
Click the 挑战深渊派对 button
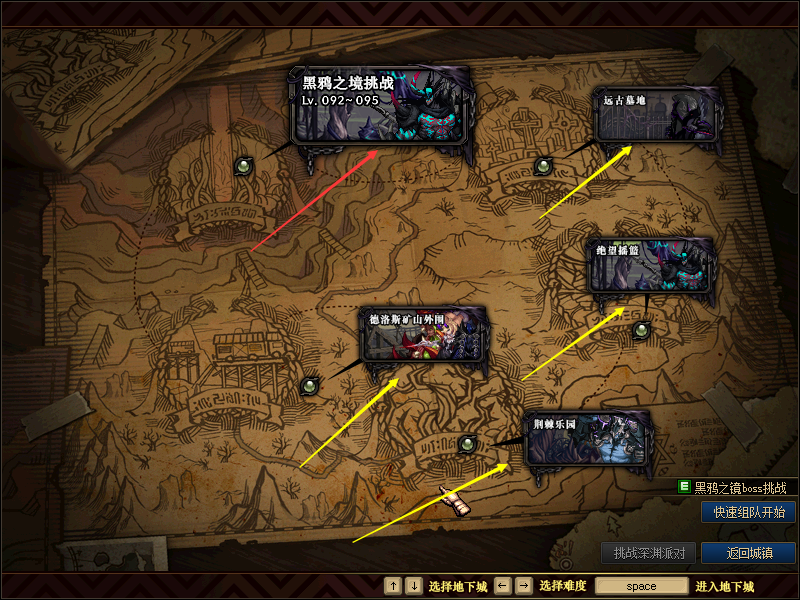tap(648, 553)
